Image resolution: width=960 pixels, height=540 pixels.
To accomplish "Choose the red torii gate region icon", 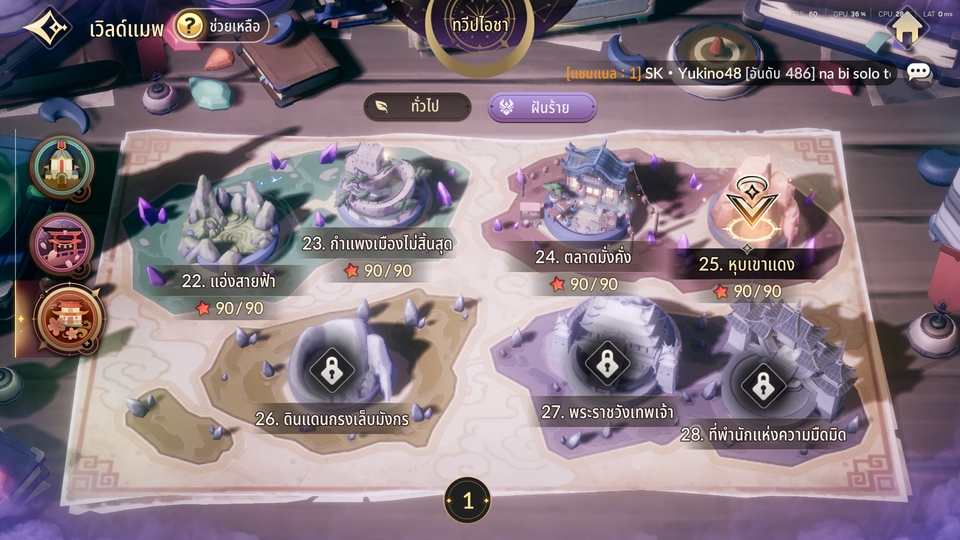I will (x=61, y=243).
